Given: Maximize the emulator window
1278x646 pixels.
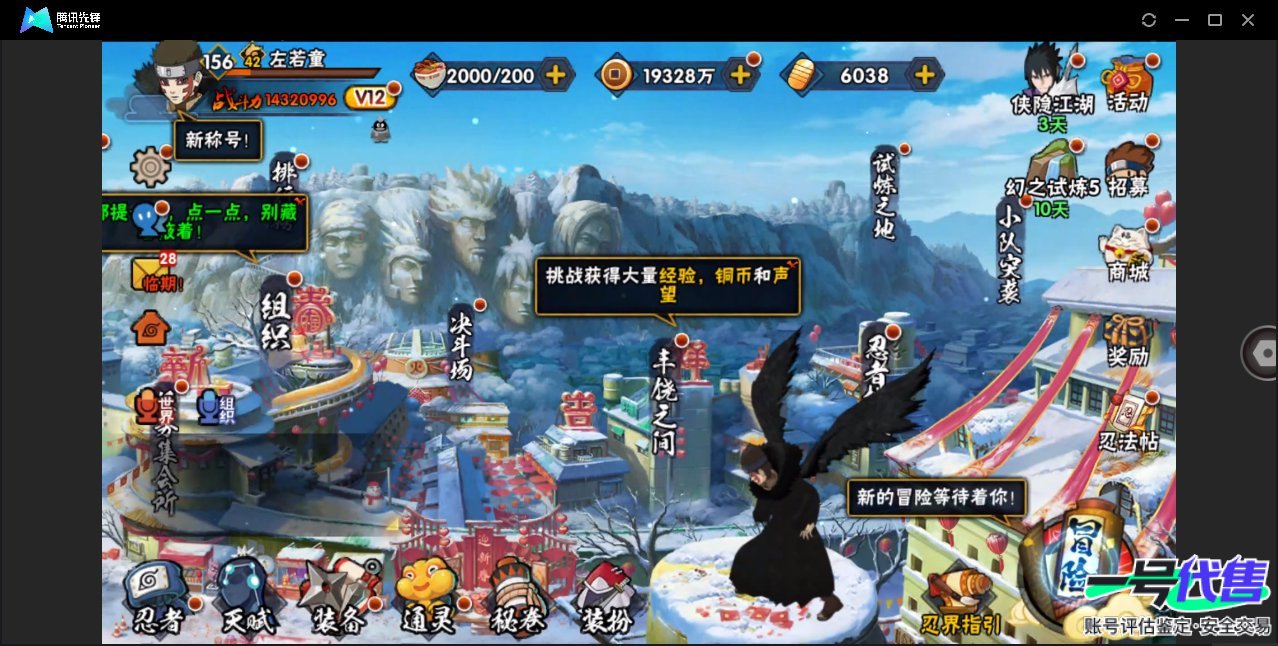Looking at the screenshot, I should tap(1214, 20).
